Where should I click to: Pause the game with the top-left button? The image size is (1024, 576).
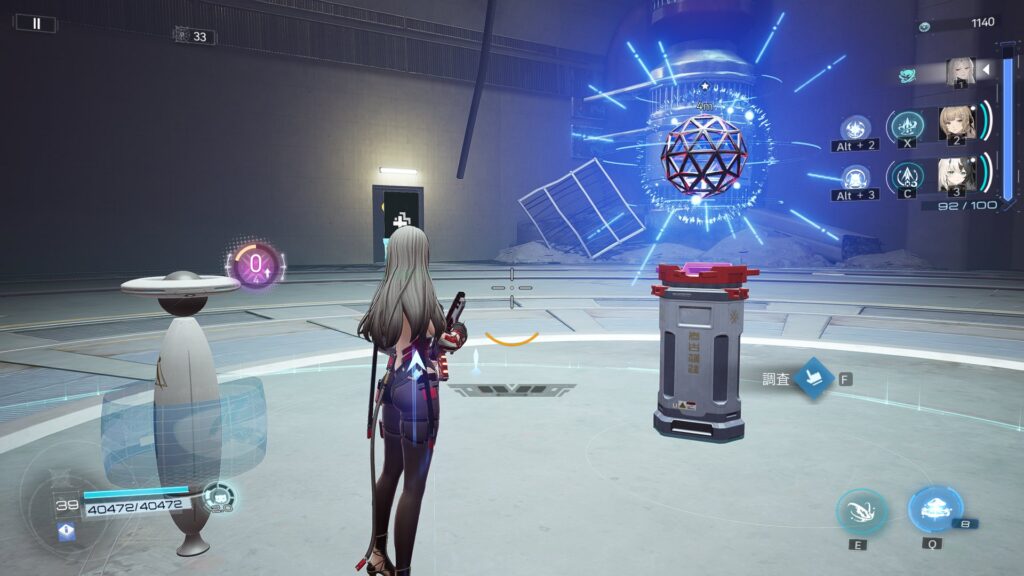click(37, 23)
